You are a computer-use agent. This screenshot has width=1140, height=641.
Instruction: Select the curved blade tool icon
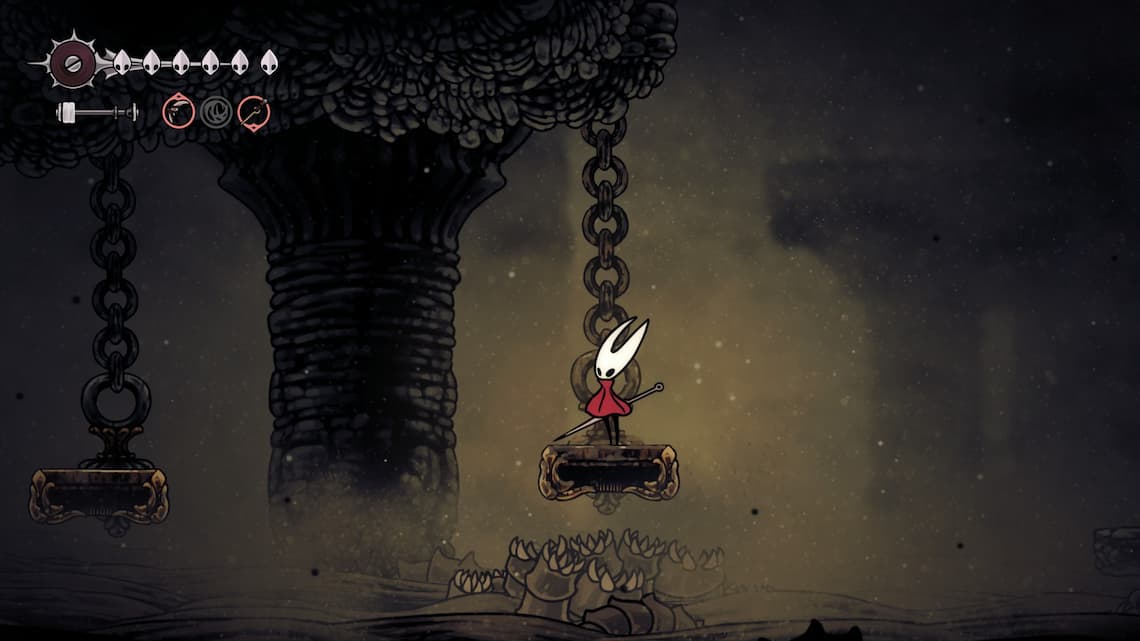[178, 112]
